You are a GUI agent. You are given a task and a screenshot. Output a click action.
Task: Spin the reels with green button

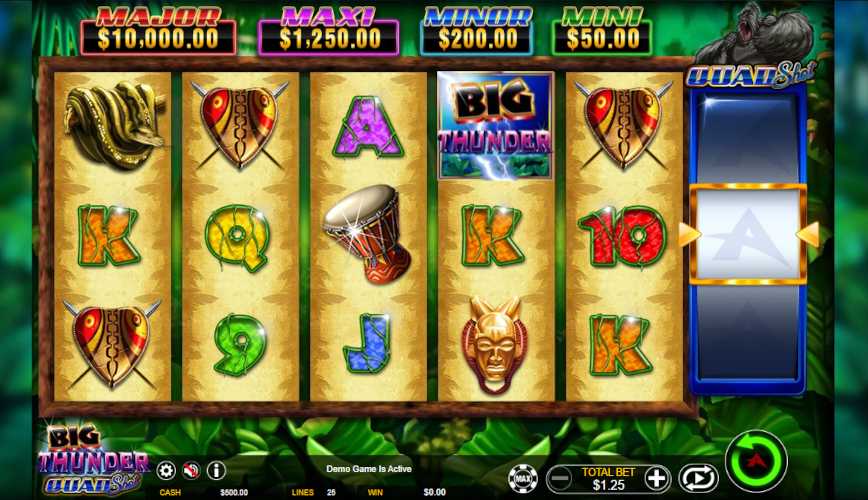(756, 460)
